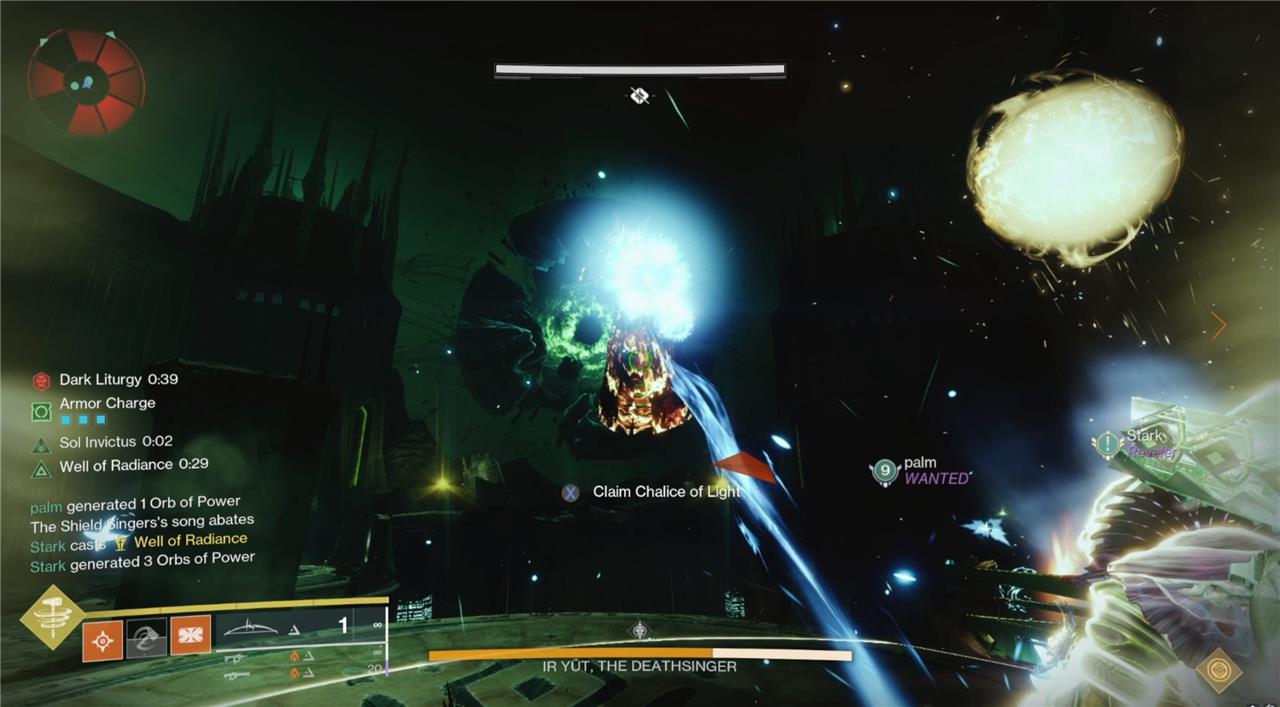Click the circular red radar

pos(86,83)
